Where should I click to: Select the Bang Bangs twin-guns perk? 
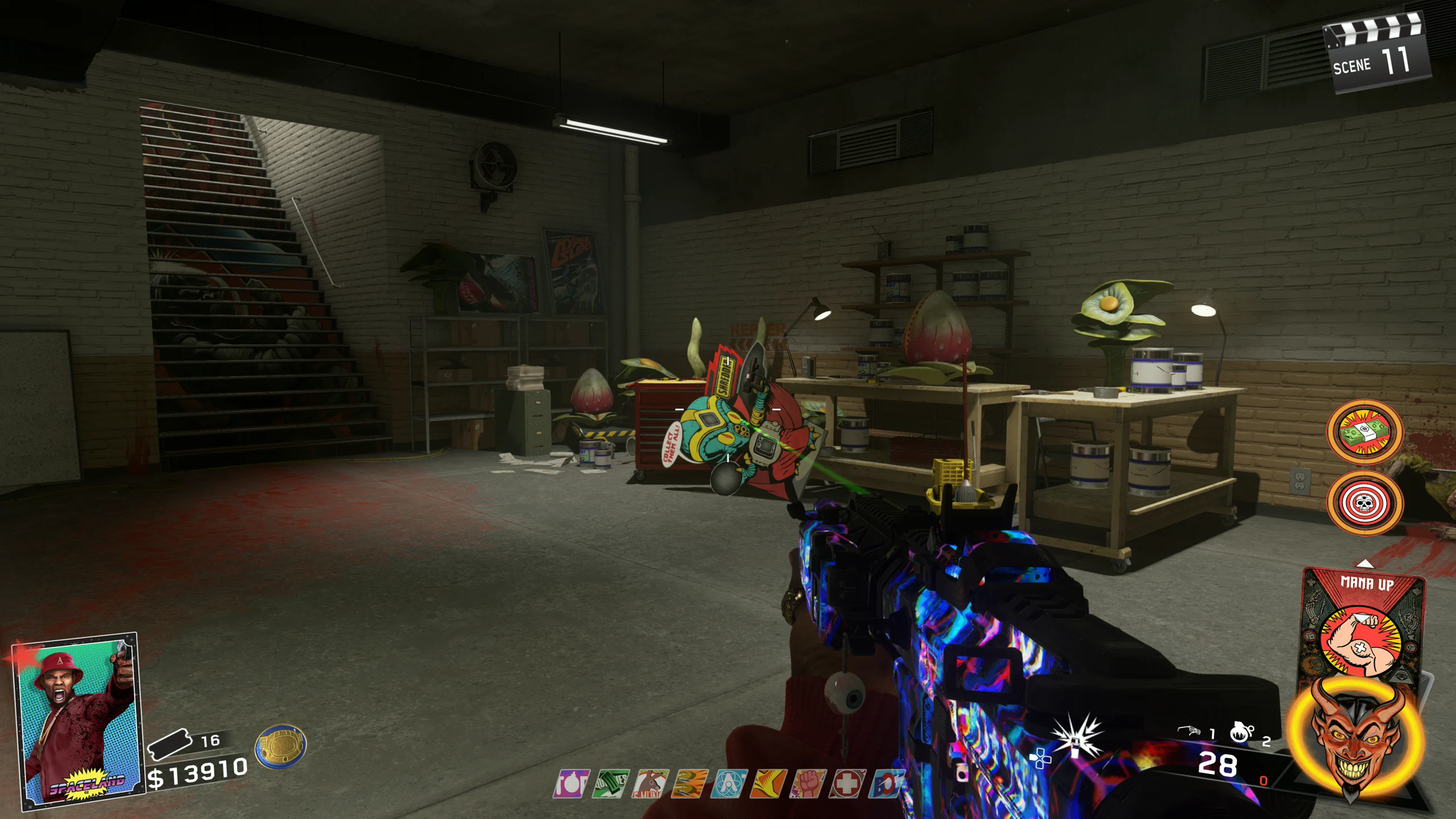(689, 784)
